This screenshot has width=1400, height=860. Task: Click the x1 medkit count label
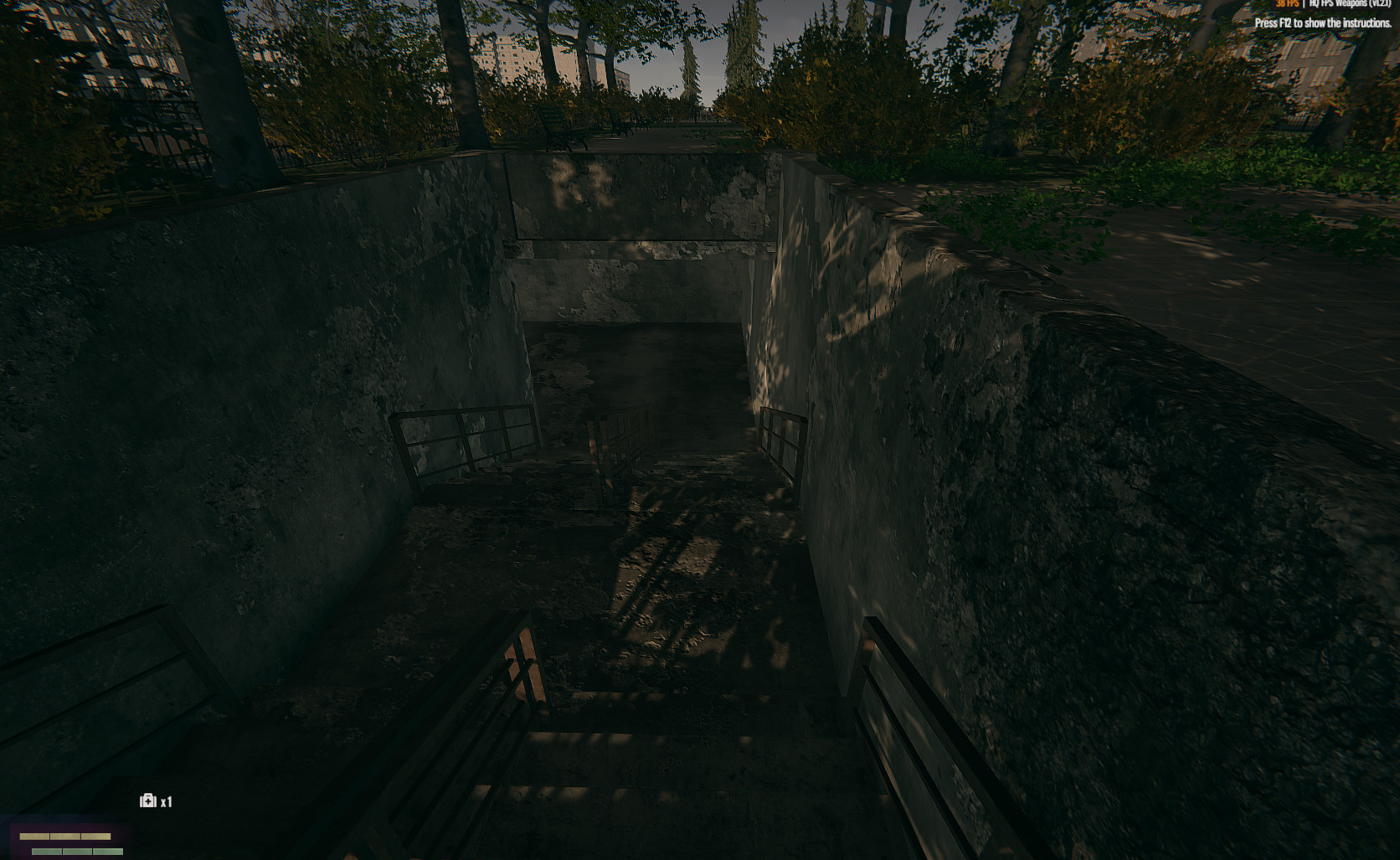[166, 801]
